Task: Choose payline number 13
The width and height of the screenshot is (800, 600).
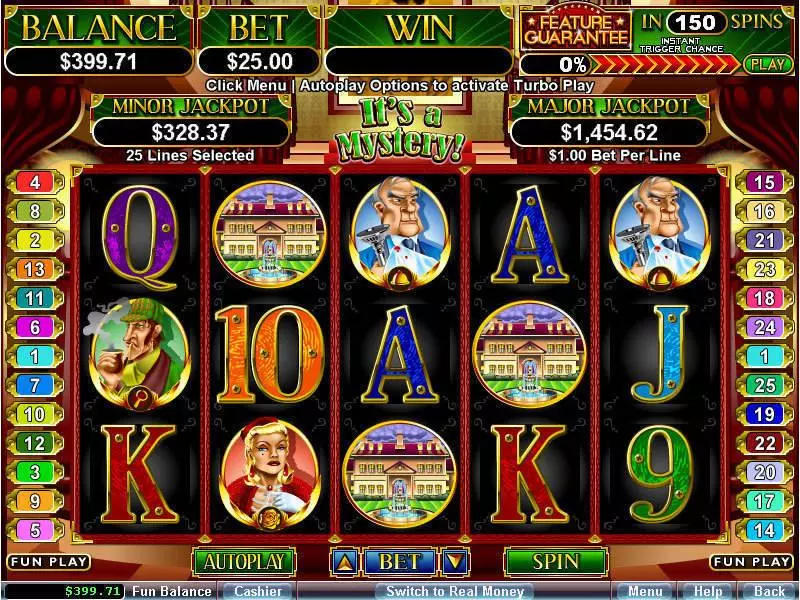Action: pos(35,269)
